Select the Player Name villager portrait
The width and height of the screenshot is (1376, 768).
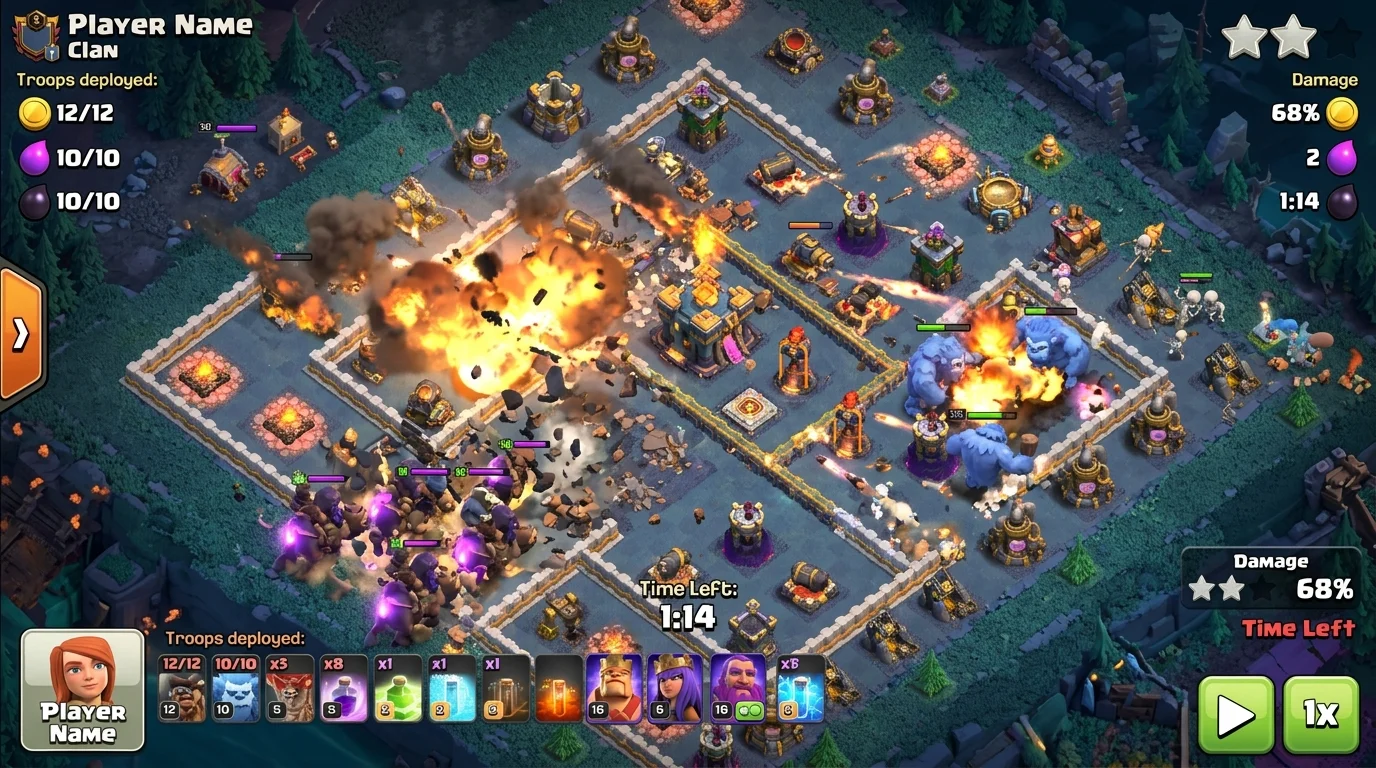click(83, 690)
